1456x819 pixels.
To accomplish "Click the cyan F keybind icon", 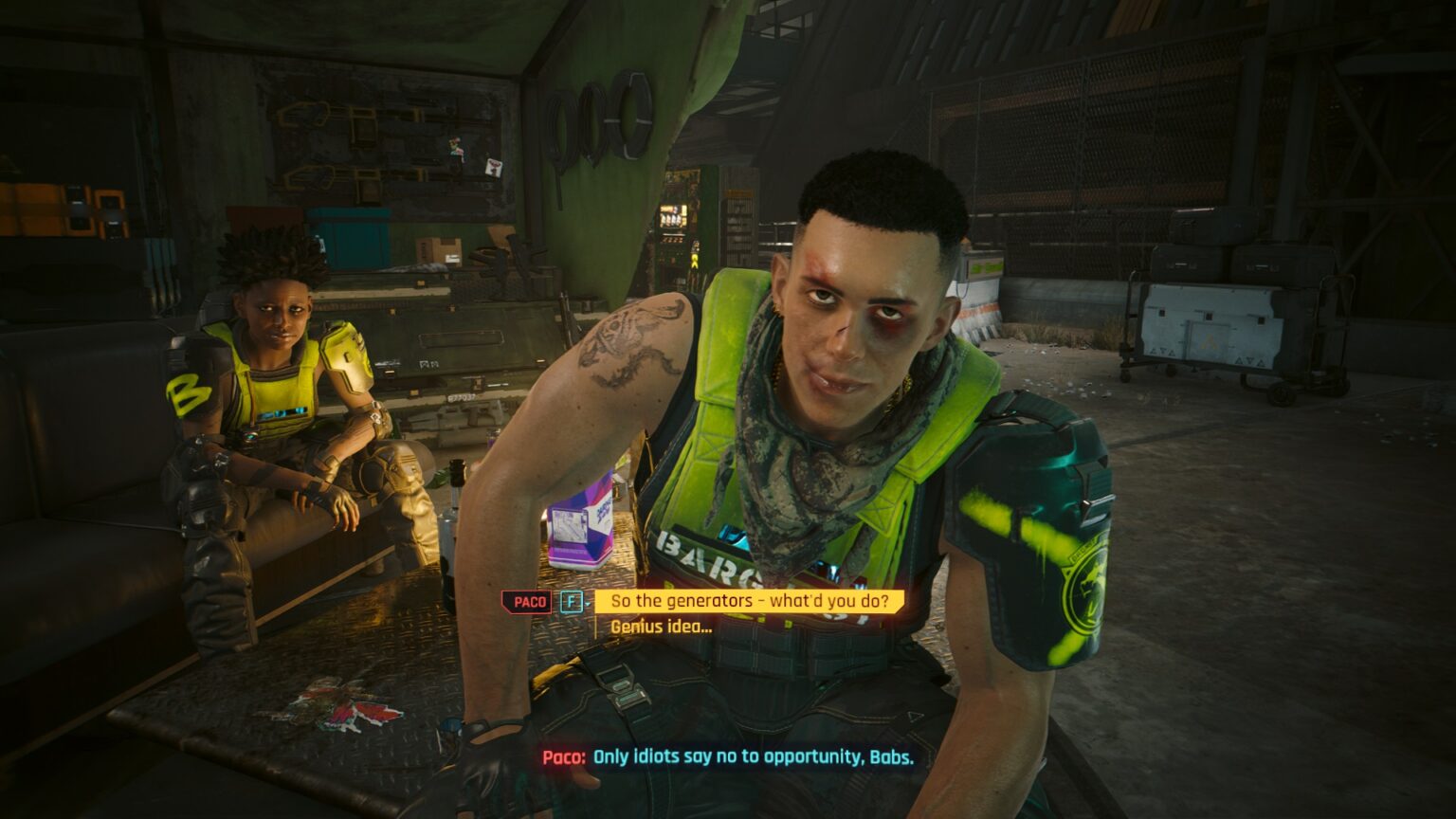I will 570,600.
